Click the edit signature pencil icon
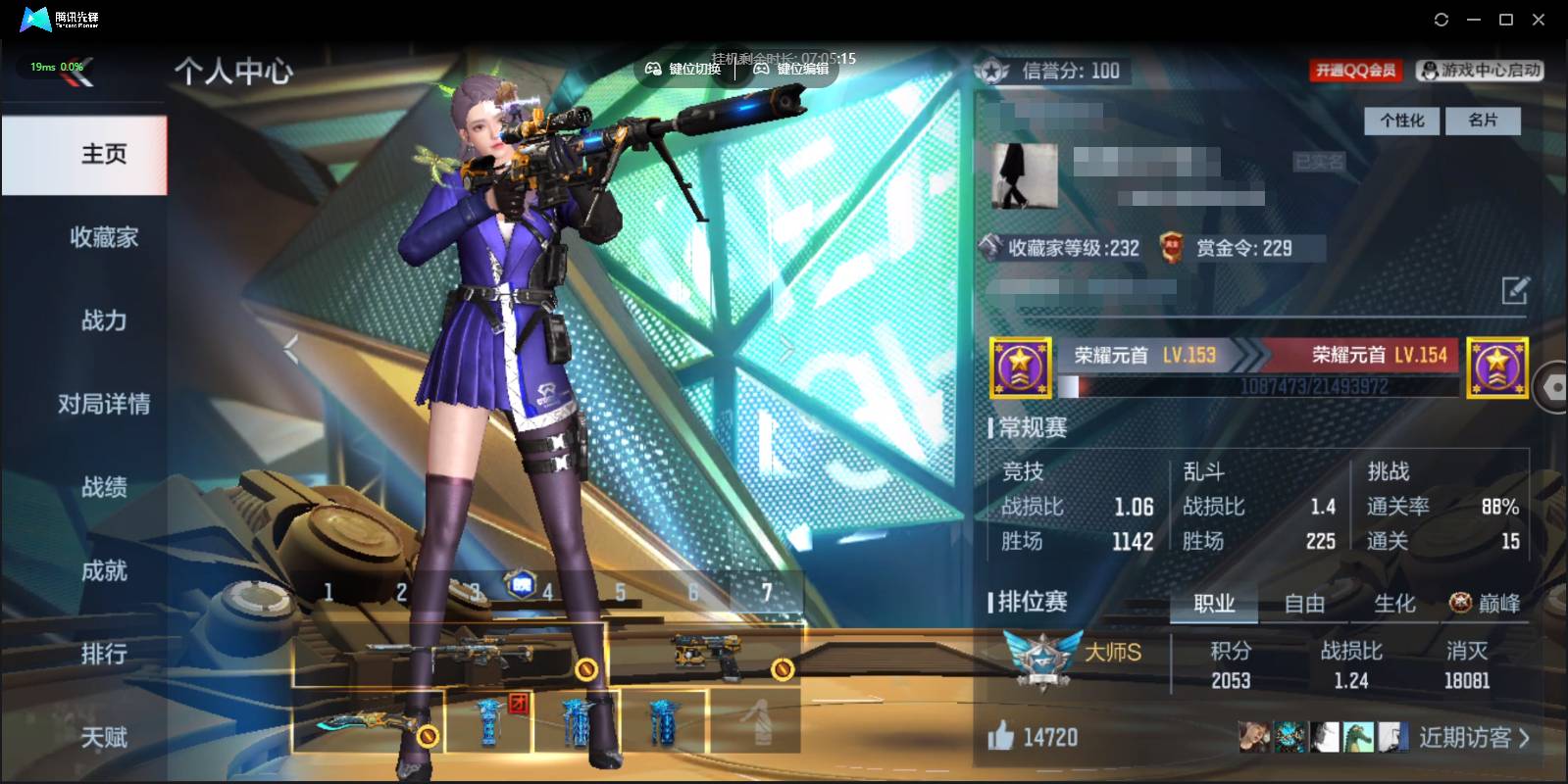 1514,290
